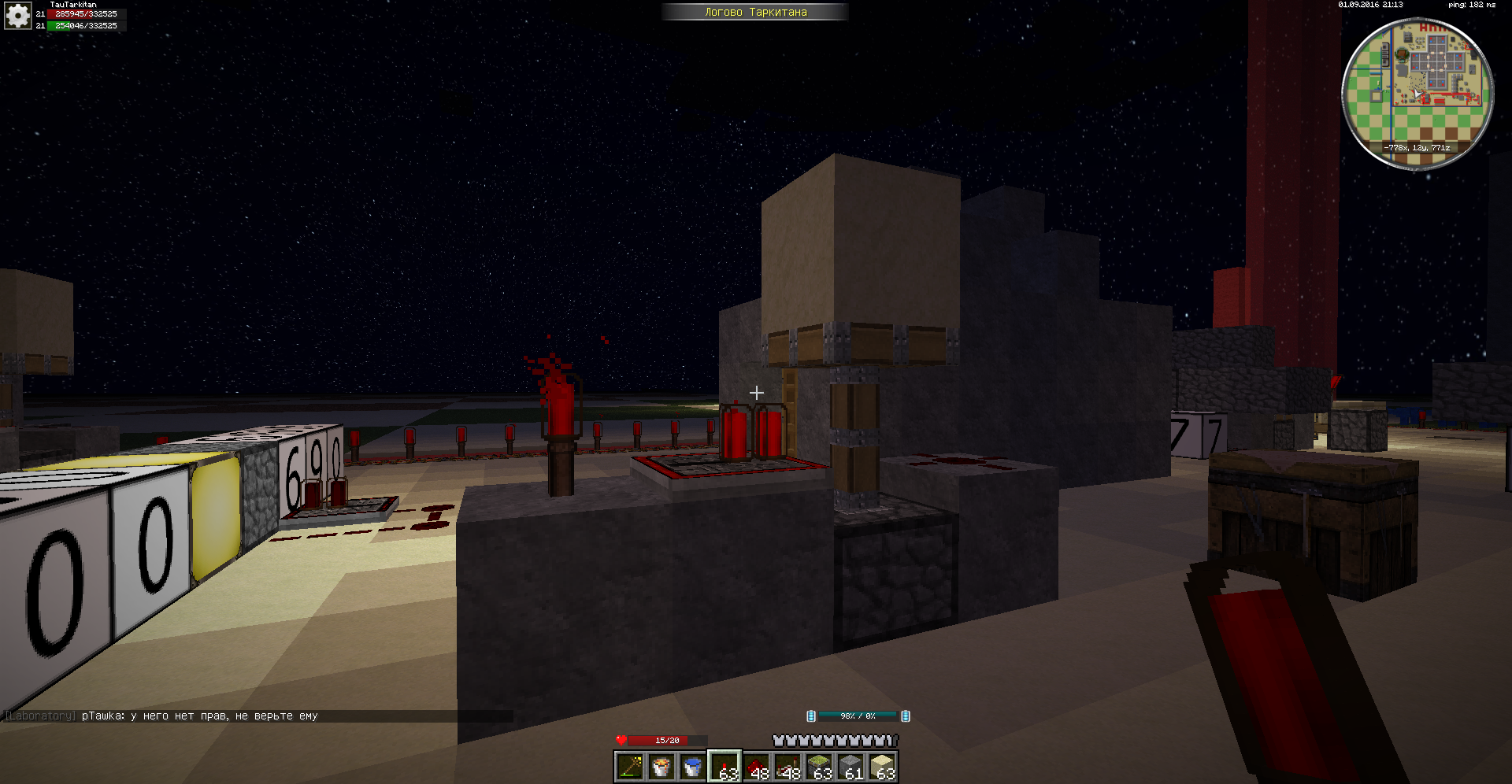The image size is (1512, 784).
Task: Select the wand in the hotbar
Action: coord(629,767)
